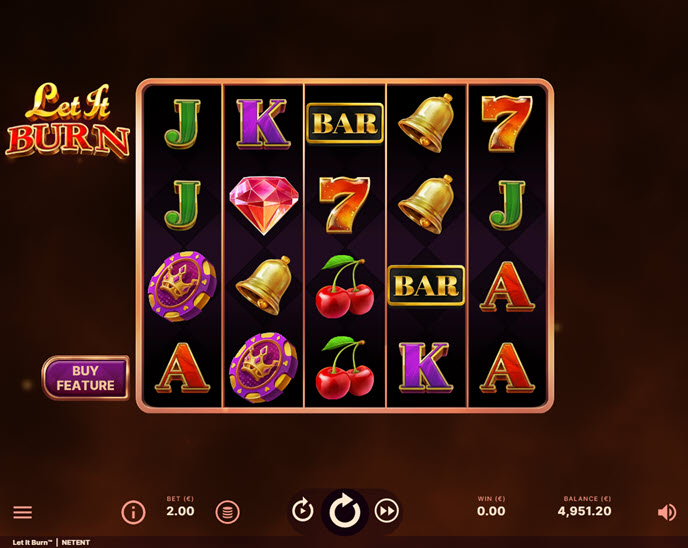Open the info paytable icon
The width and height of the screenshot is (688, 548).
(x=133, y=512)
